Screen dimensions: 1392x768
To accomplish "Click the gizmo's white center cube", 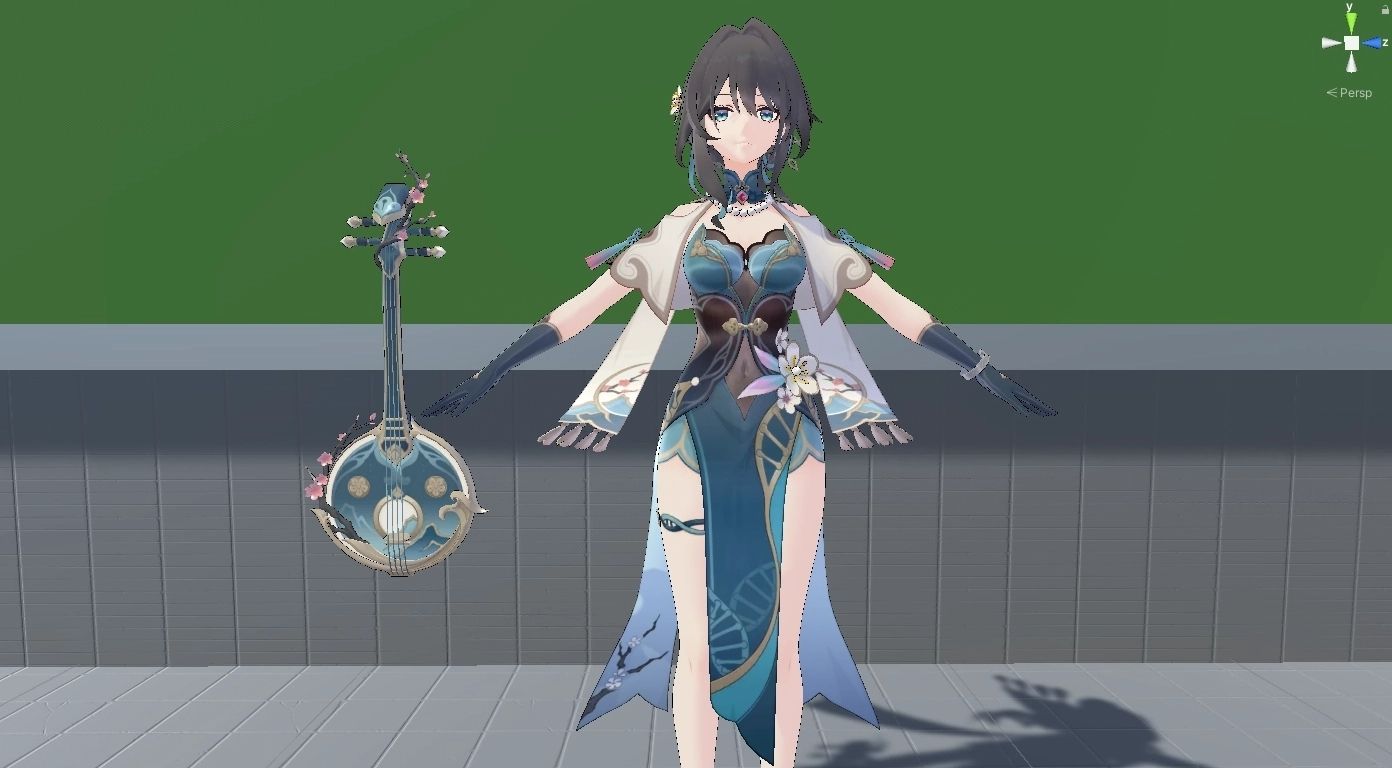I will (1351, 43).
